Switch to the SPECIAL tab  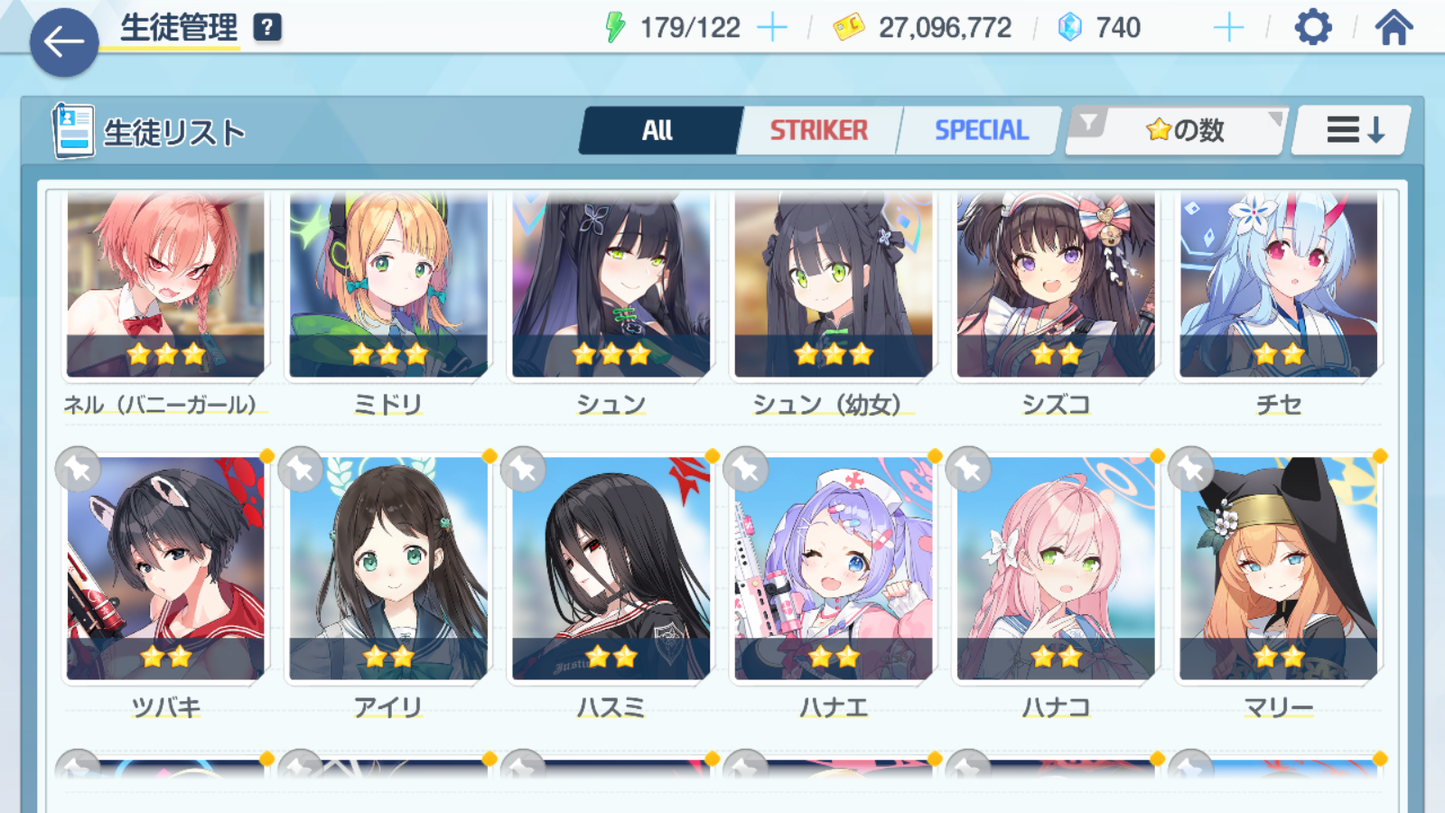(x=980, y=130)
